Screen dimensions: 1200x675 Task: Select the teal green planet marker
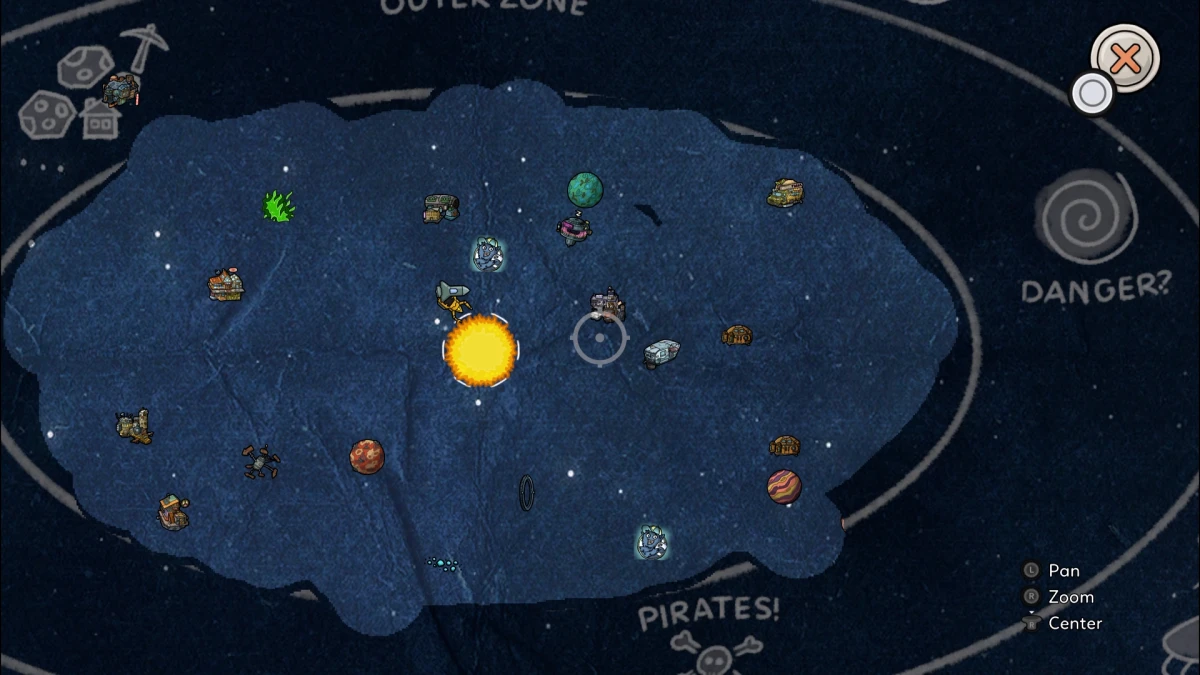click(585, 188)
